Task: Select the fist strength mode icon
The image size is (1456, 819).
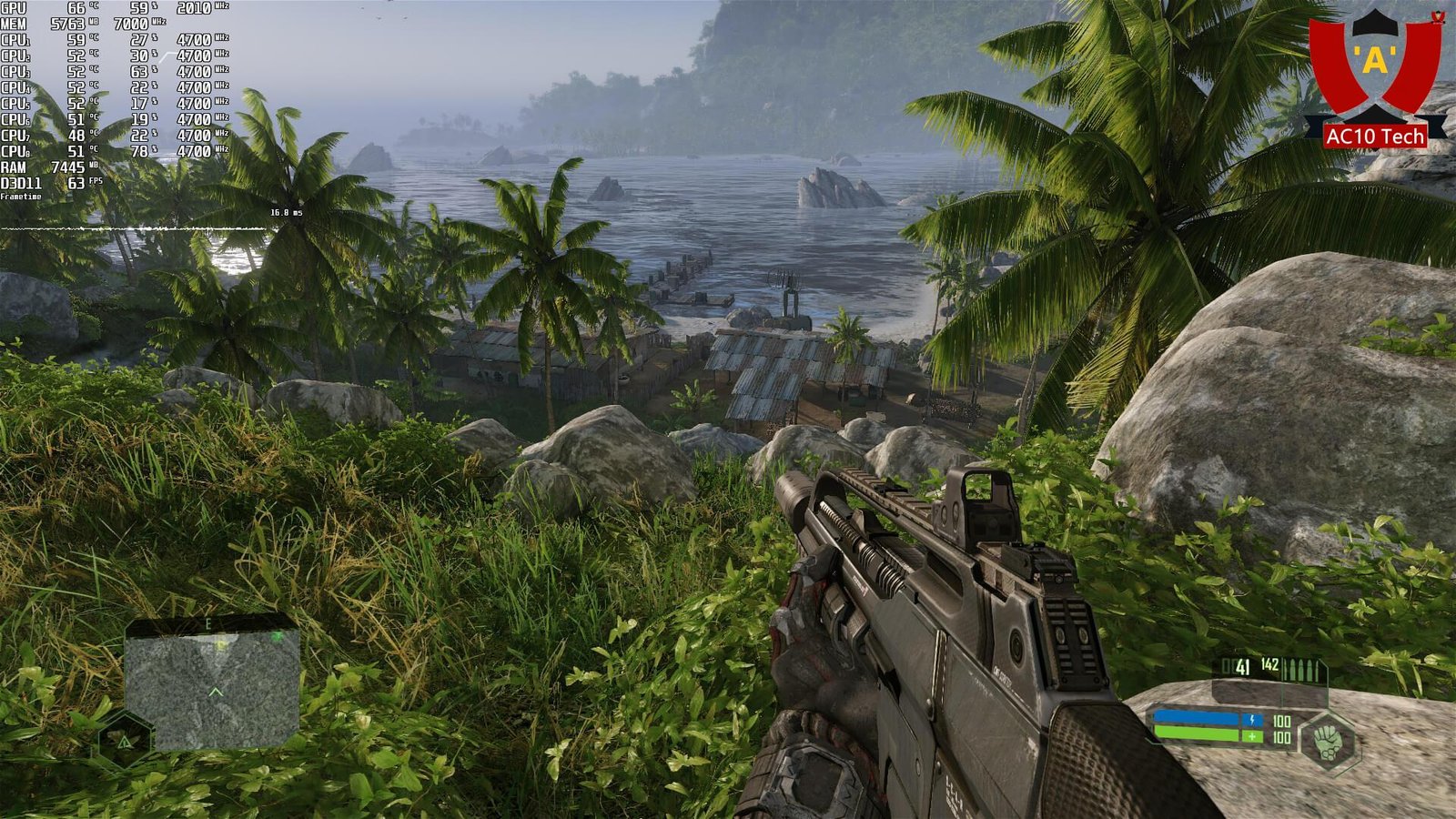Action: pos(1327,740)
